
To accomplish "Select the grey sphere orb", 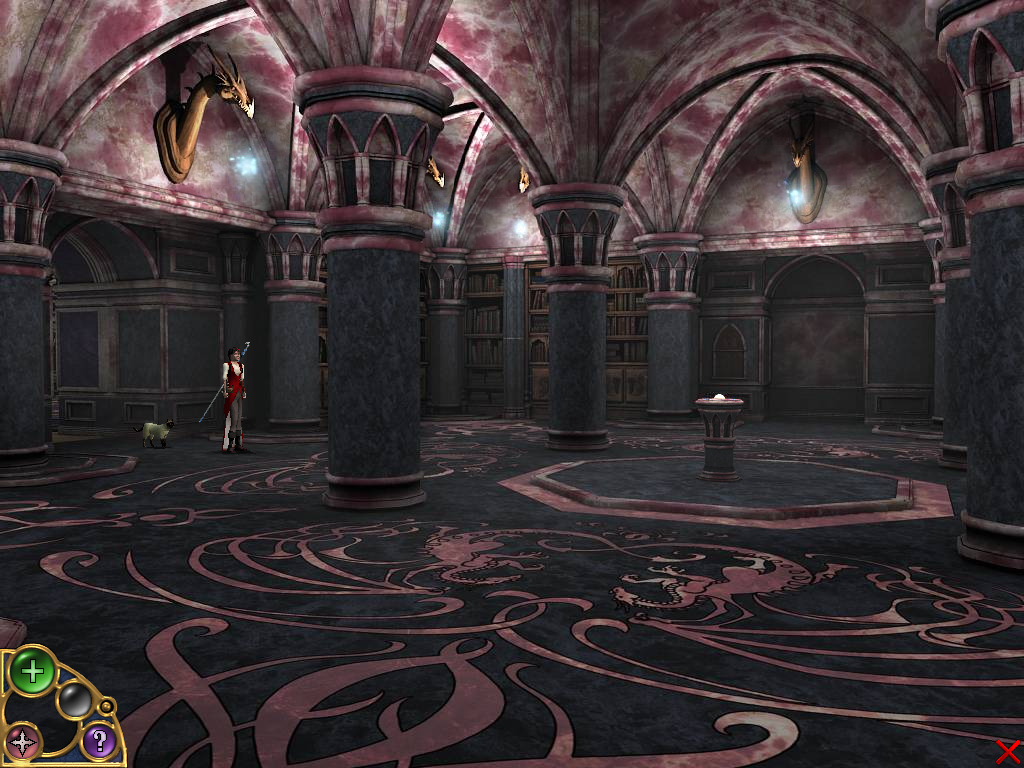I will 74,700.
